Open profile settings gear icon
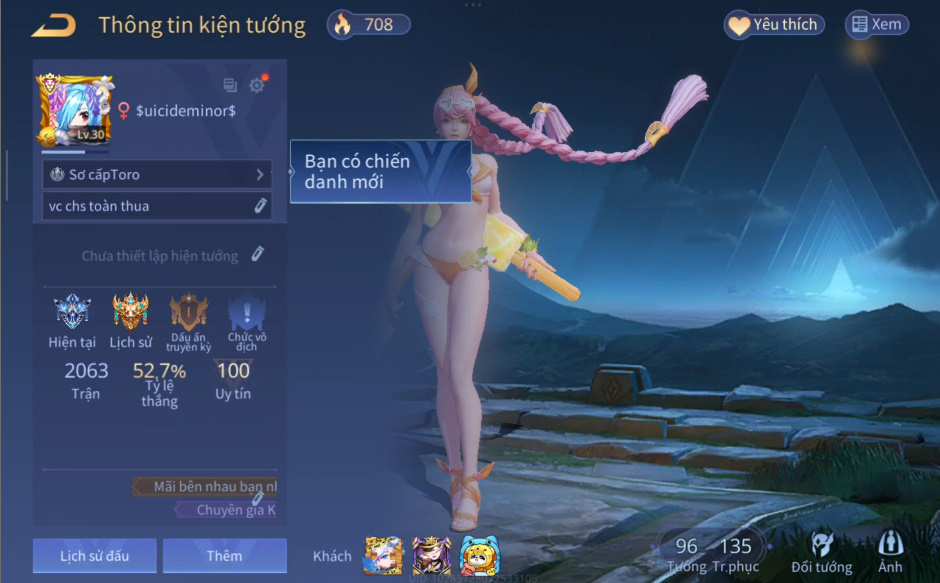Screen dimensions: 940x583 (x=257, y=86)
